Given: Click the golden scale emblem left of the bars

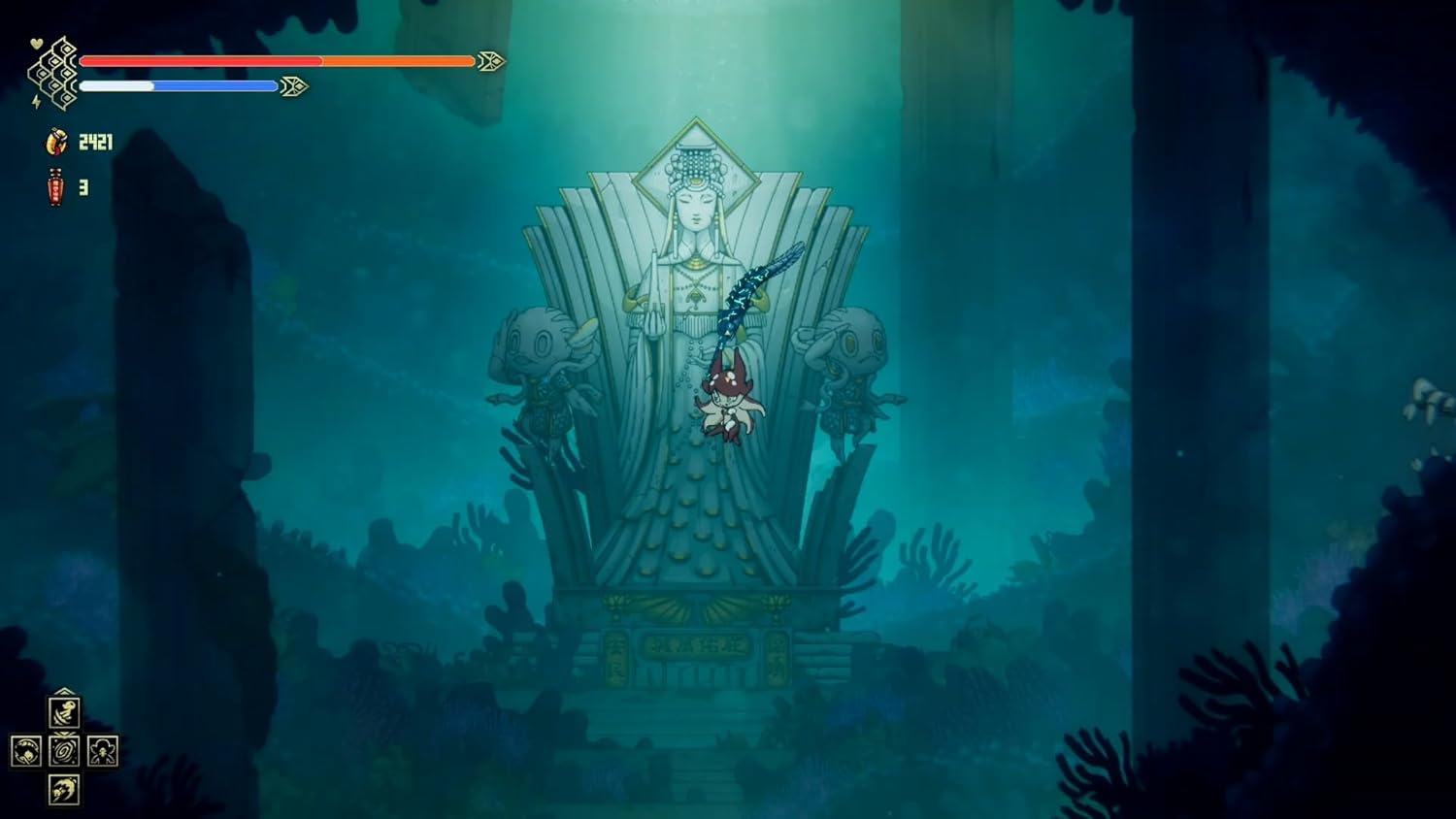Looking at the screenshot, I should (x=56, y=73).
